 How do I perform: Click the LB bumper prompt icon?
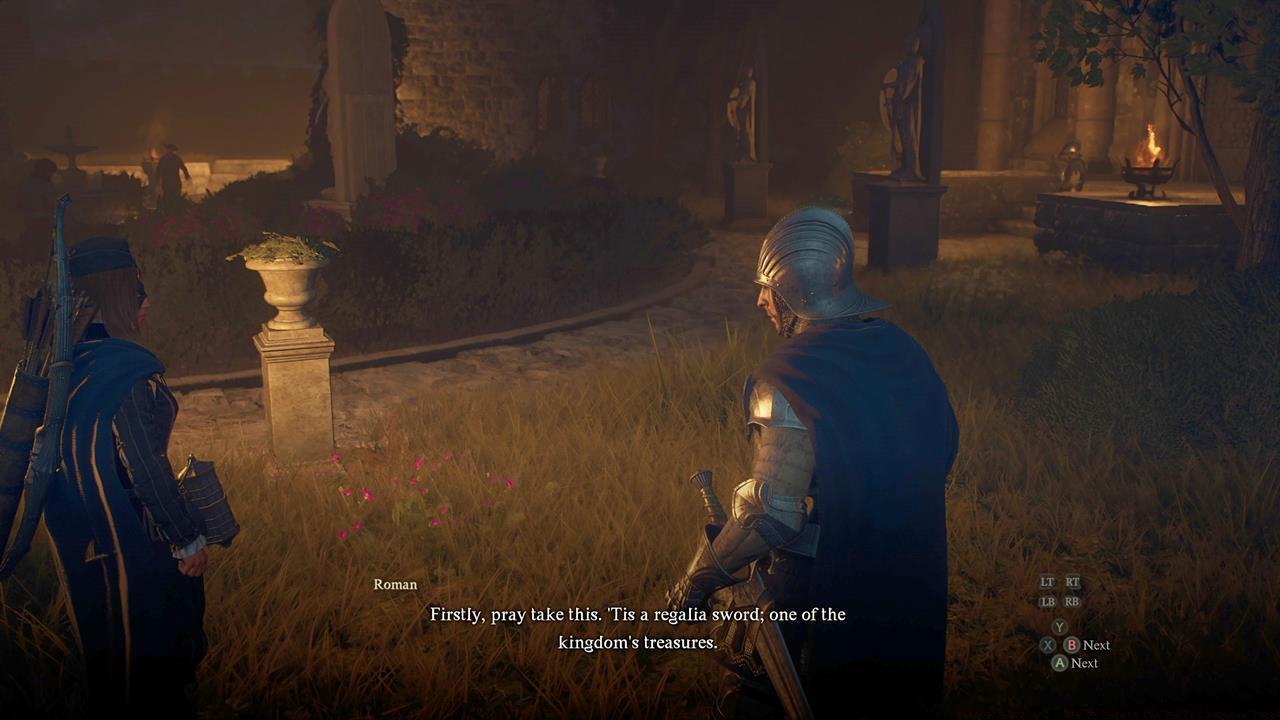[x=1047, y=601]
